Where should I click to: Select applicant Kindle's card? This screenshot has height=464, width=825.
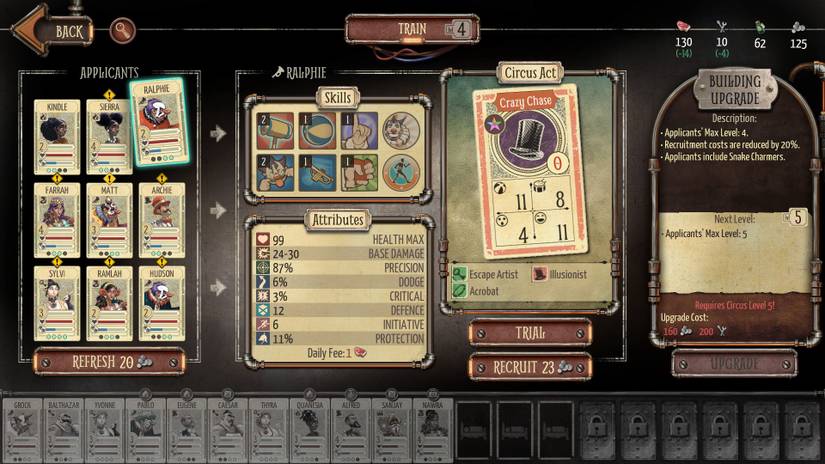[56, 137]
